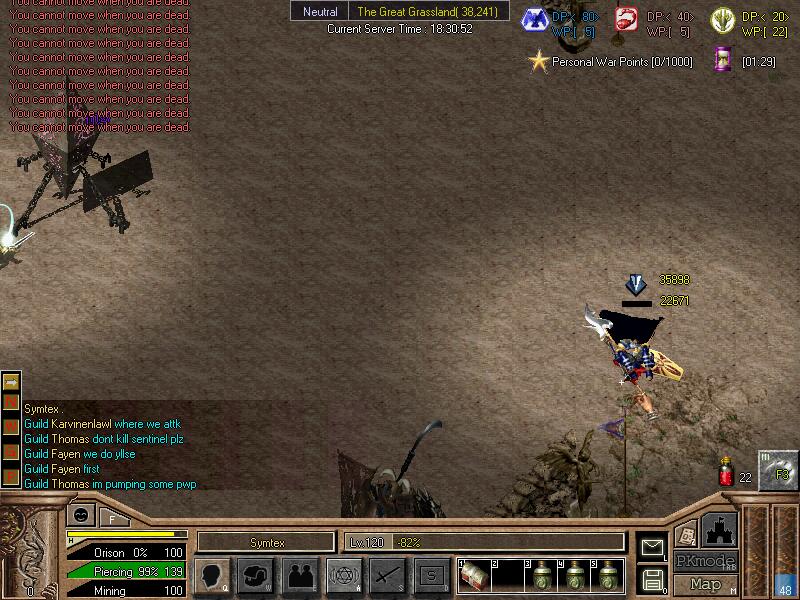Open the two-person party button
This screenshot has height=600, width=800.
(x=299, y=575)
